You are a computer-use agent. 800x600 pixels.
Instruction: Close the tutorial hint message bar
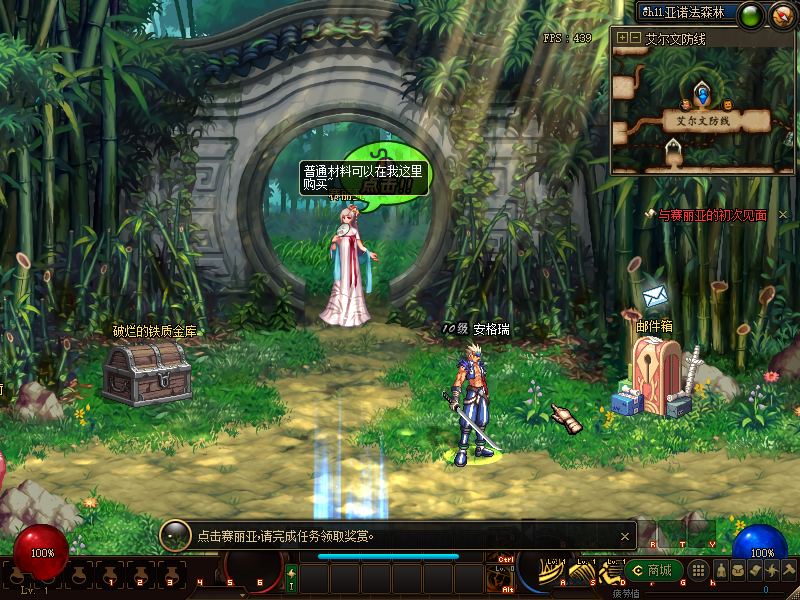(x=625, y=536)
